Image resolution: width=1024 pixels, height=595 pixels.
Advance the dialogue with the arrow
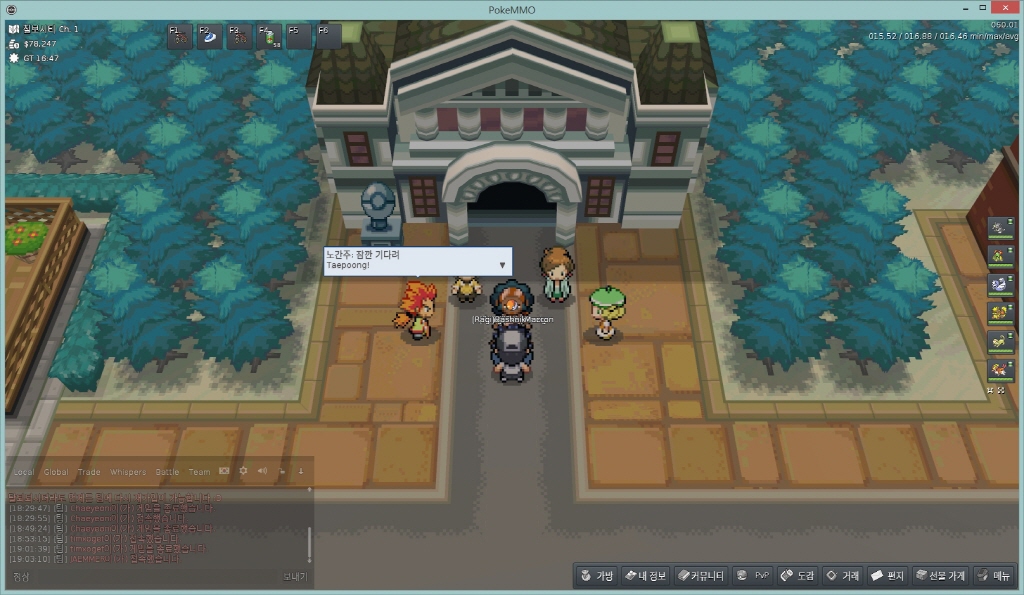click(x=502, y=265)
